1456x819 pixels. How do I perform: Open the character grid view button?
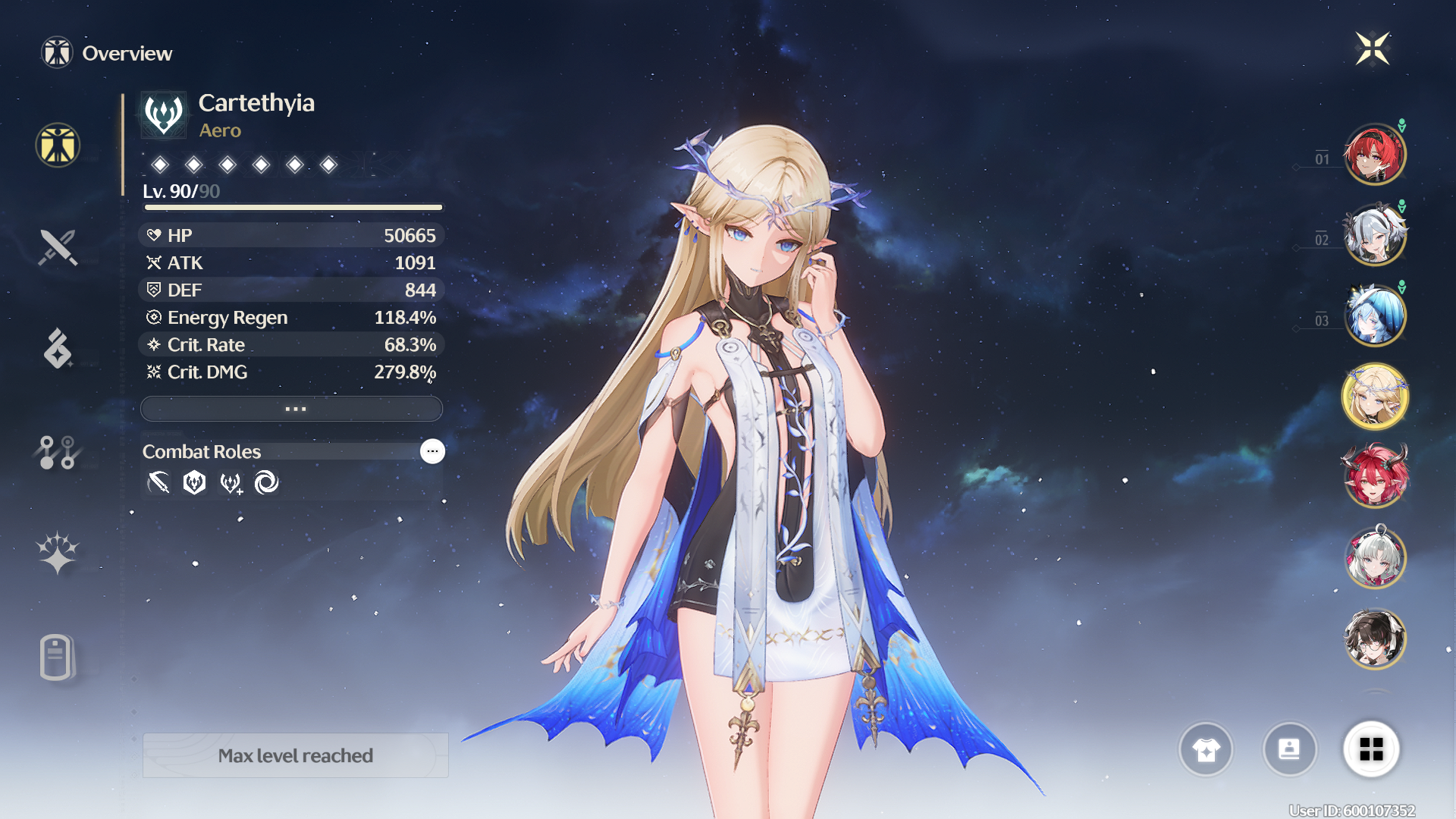pos(1371,750)
